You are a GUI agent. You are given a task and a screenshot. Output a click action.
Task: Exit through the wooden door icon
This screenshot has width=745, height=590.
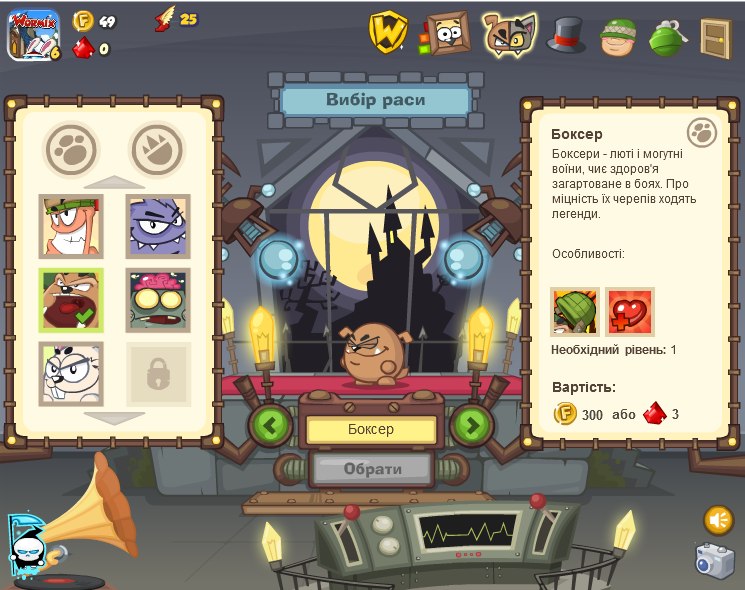tap(715, 37)
